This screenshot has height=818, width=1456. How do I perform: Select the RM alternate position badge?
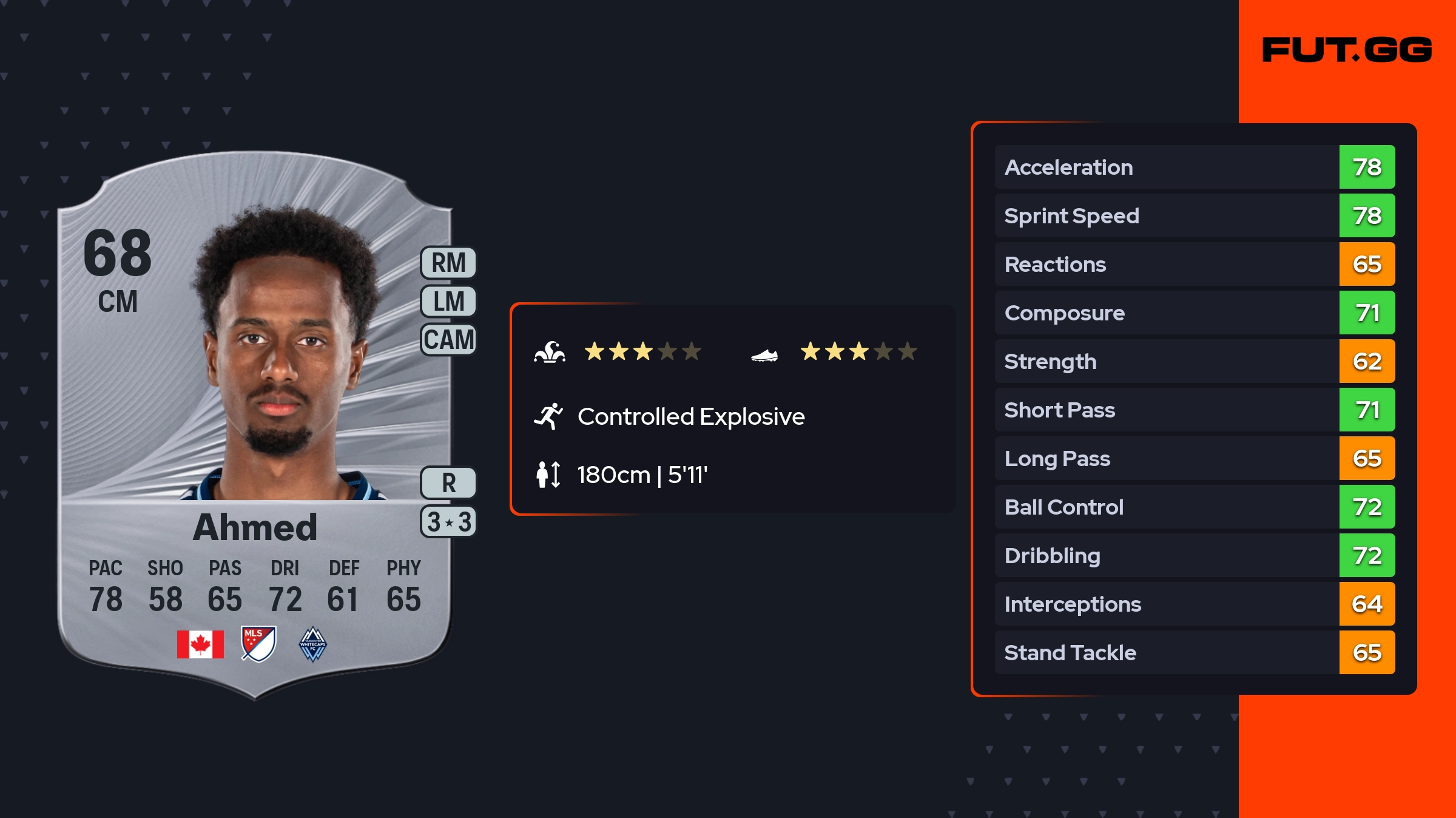pos(448,263)
